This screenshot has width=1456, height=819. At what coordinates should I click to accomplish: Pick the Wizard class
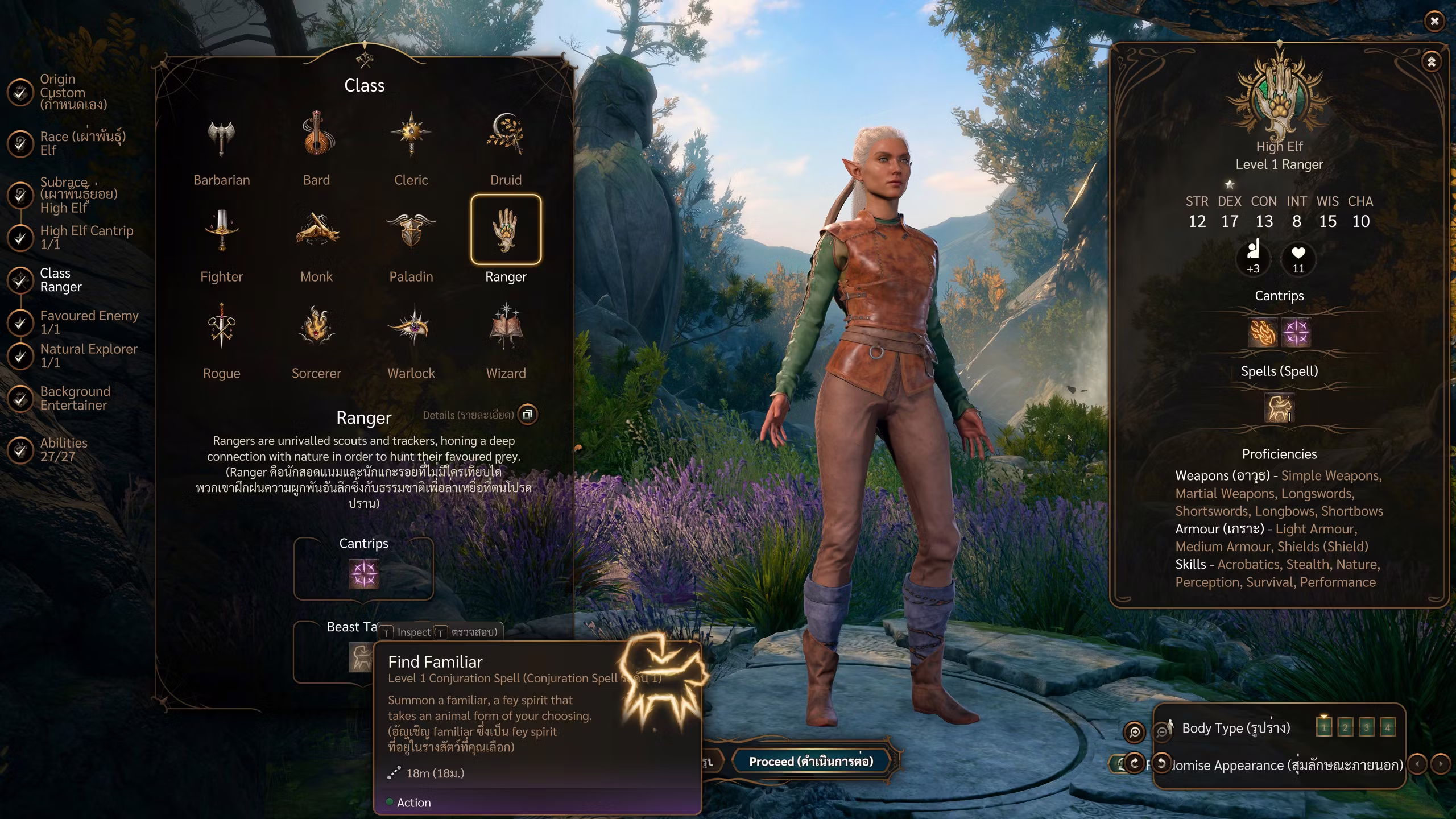[x=506, y=328]
